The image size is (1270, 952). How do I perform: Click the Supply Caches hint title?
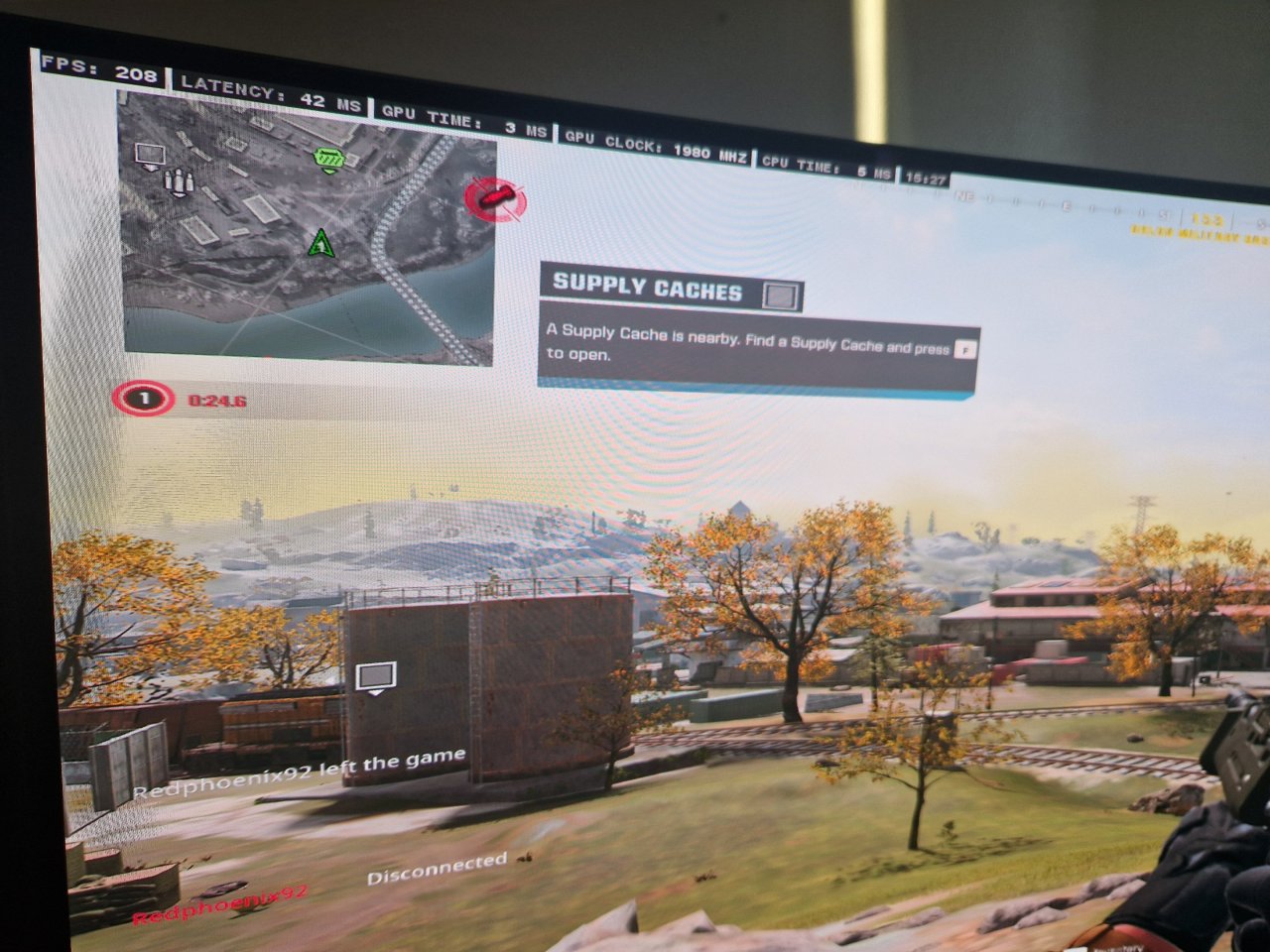point(647,288)
